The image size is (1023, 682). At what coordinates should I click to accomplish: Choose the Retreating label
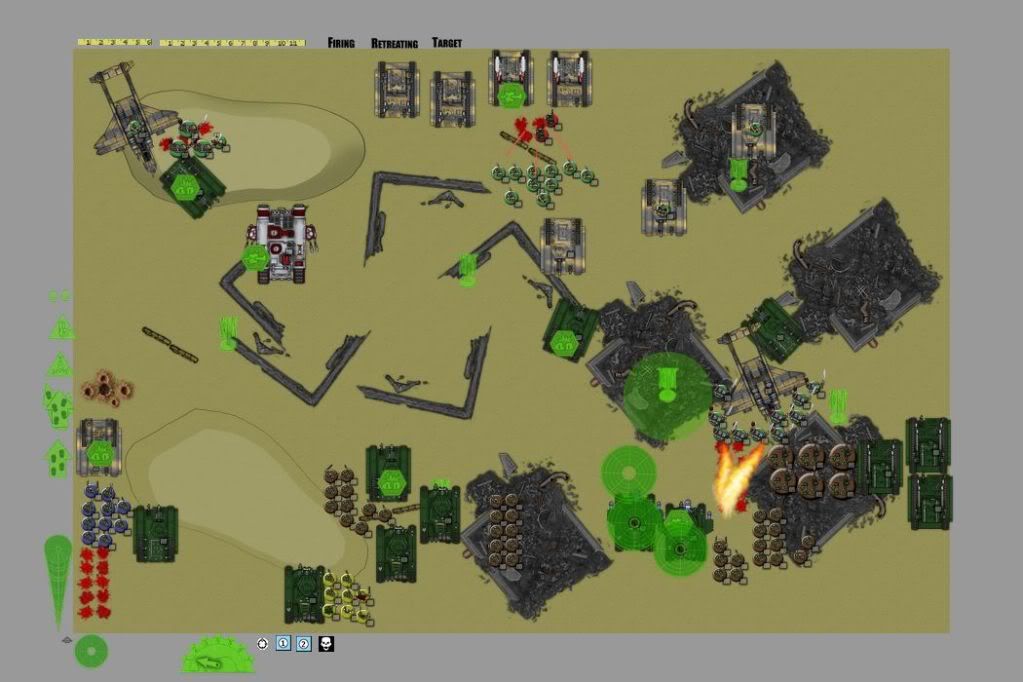click(394, 43)
